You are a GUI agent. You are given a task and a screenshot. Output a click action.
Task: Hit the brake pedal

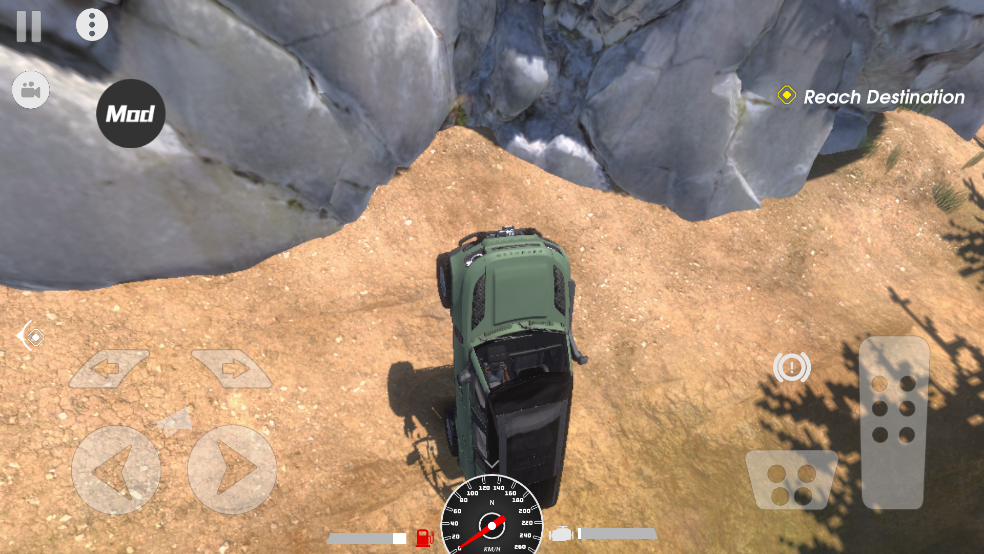point(791,479)
